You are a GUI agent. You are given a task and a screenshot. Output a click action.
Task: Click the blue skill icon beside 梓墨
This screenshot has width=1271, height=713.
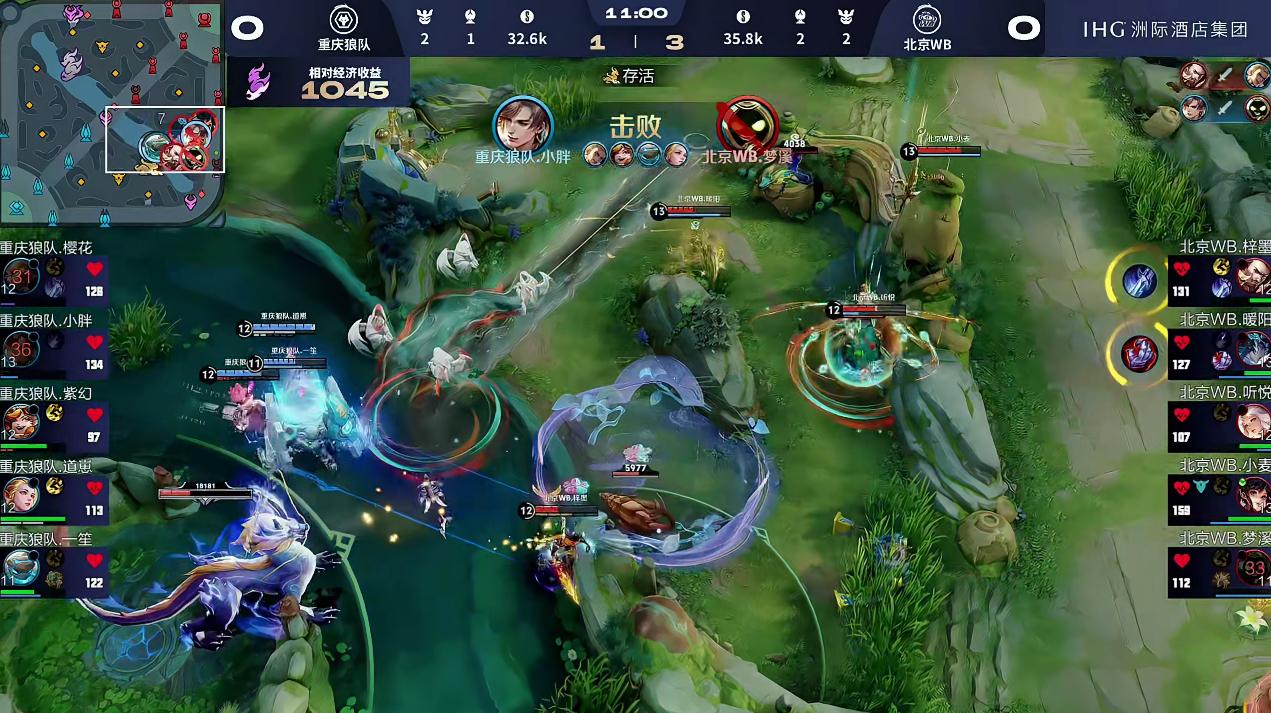[1139, 281]
